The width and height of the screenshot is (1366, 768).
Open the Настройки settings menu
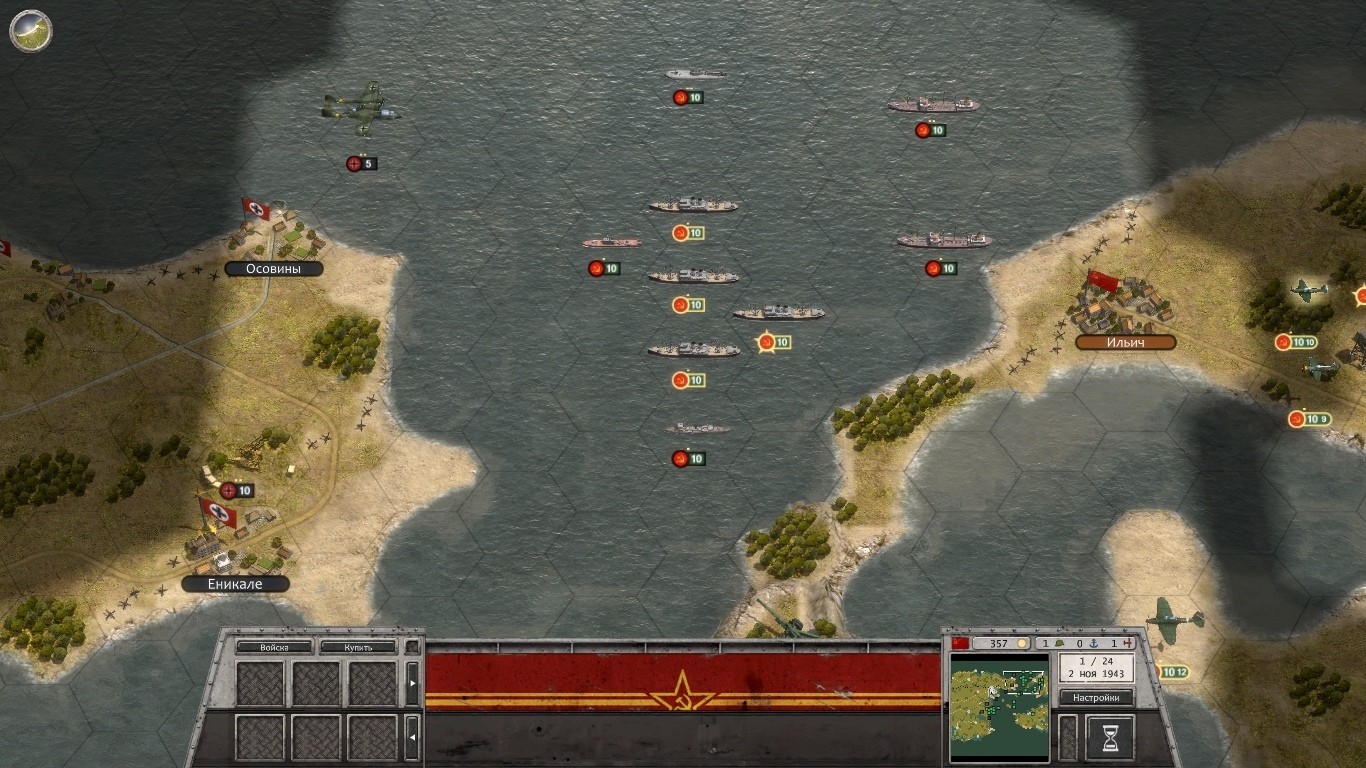tap(1096, 697)
